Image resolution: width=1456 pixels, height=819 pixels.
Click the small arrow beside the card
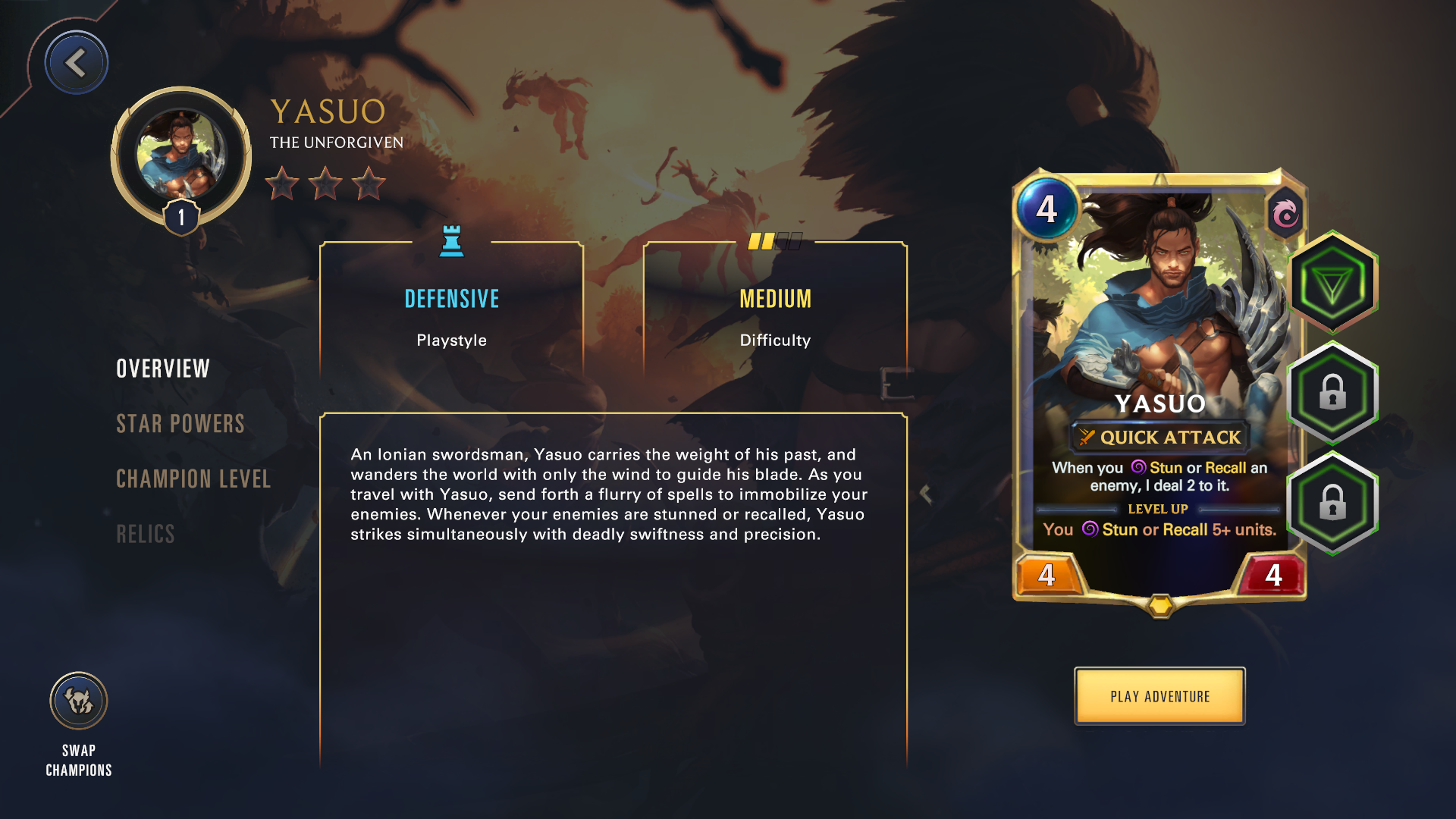tap(925, 494)
